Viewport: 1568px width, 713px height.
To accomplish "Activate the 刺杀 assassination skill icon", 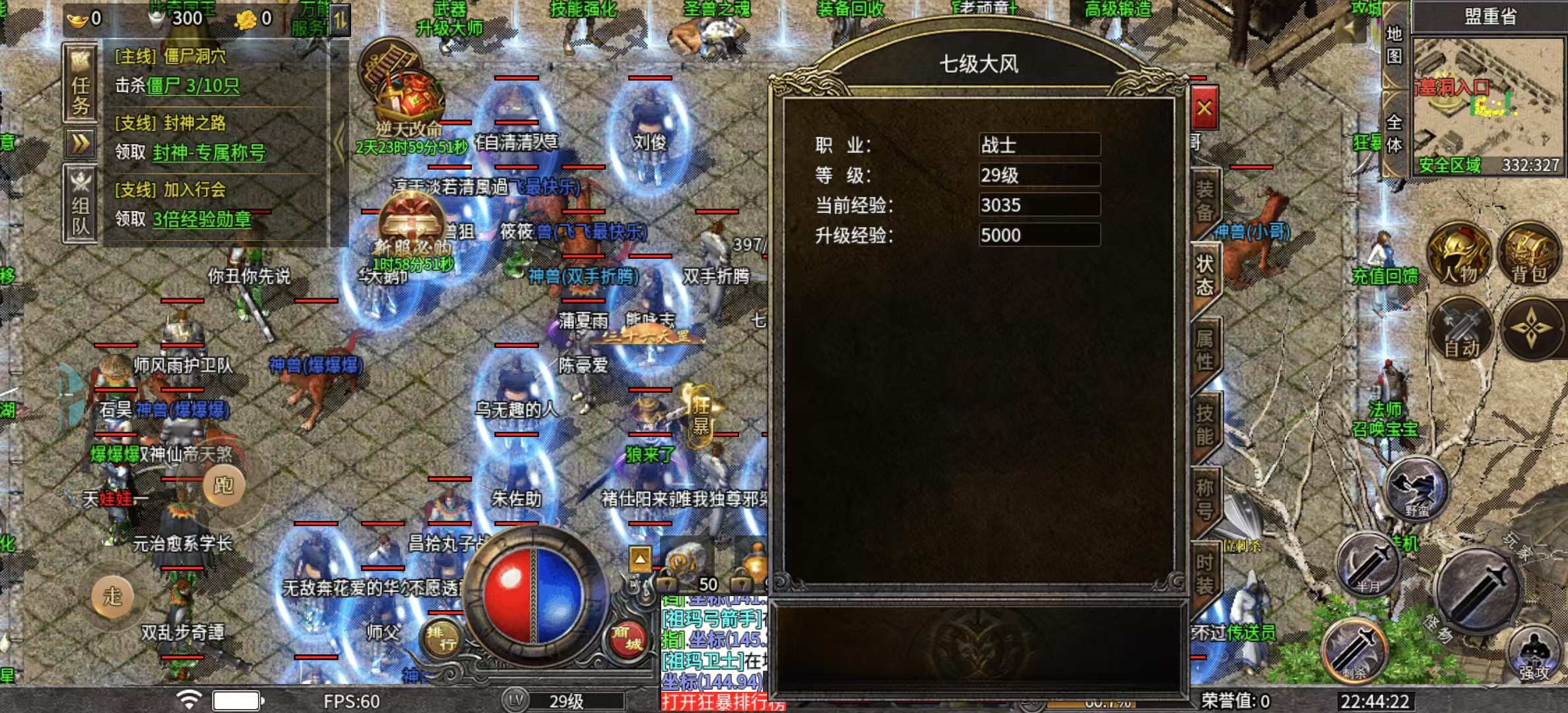I will tap(1356, 650).
